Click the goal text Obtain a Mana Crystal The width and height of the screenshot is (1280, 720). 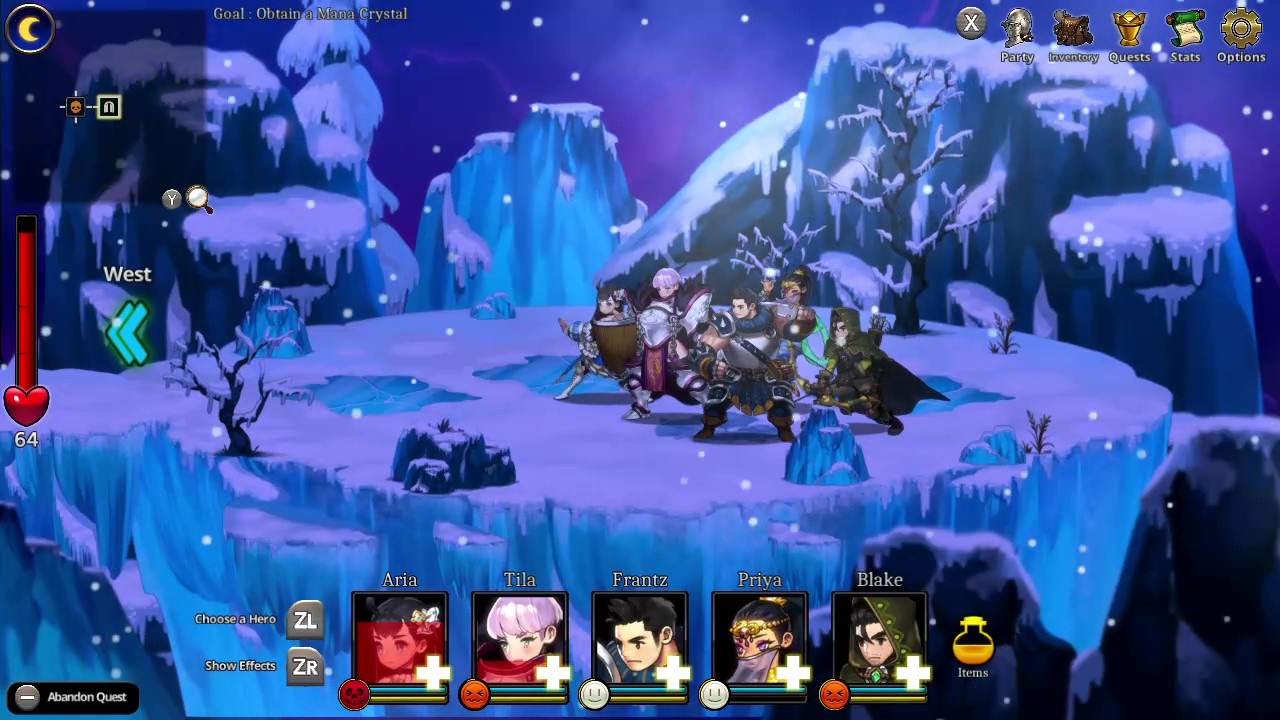click(310, 13)
